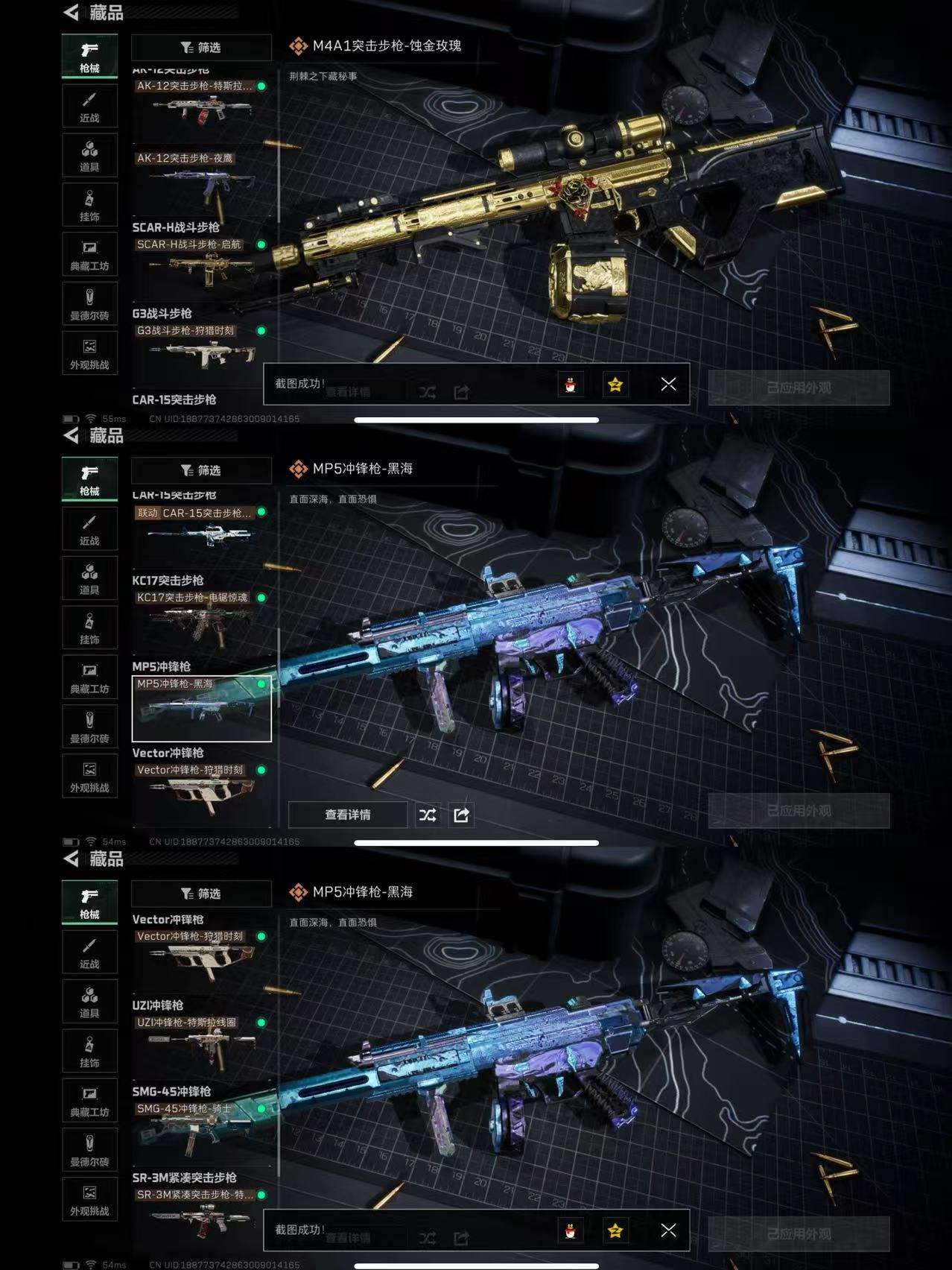
Task: Select the highlighted MP5冲锋枪-黑海 list tile
Action: coord(201,708)
